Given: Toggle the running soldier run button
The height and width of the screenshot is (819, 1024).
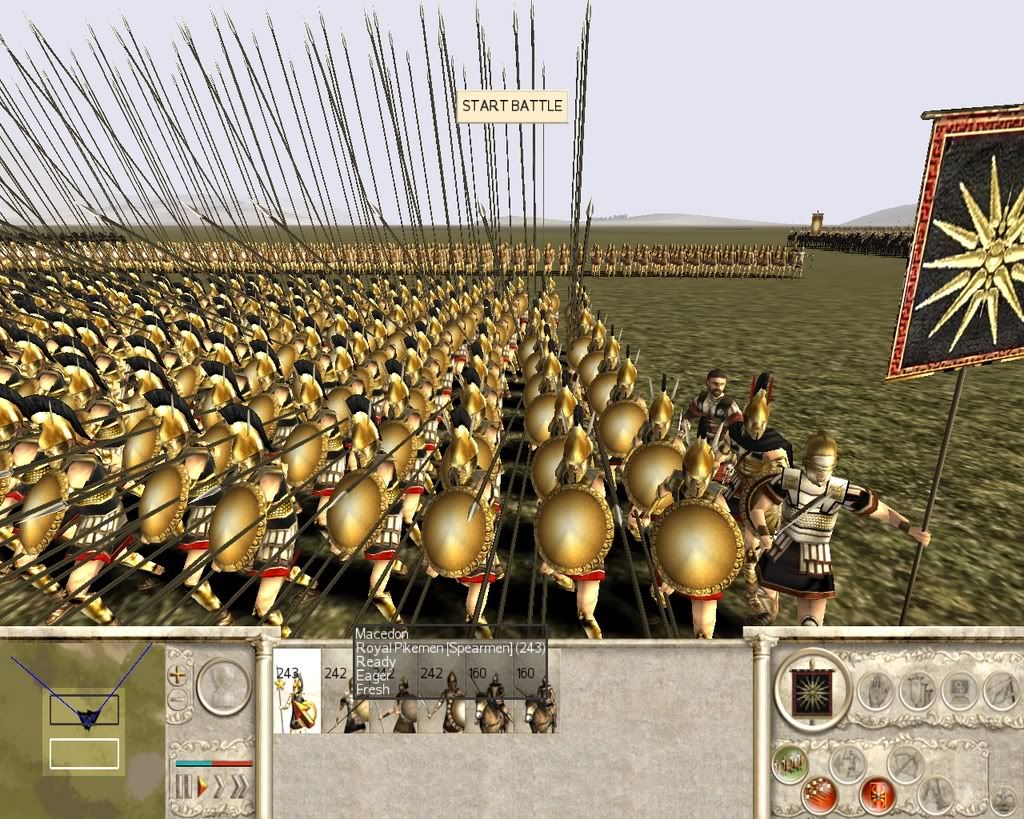Looking at the screenshot, I should point(848,765).
